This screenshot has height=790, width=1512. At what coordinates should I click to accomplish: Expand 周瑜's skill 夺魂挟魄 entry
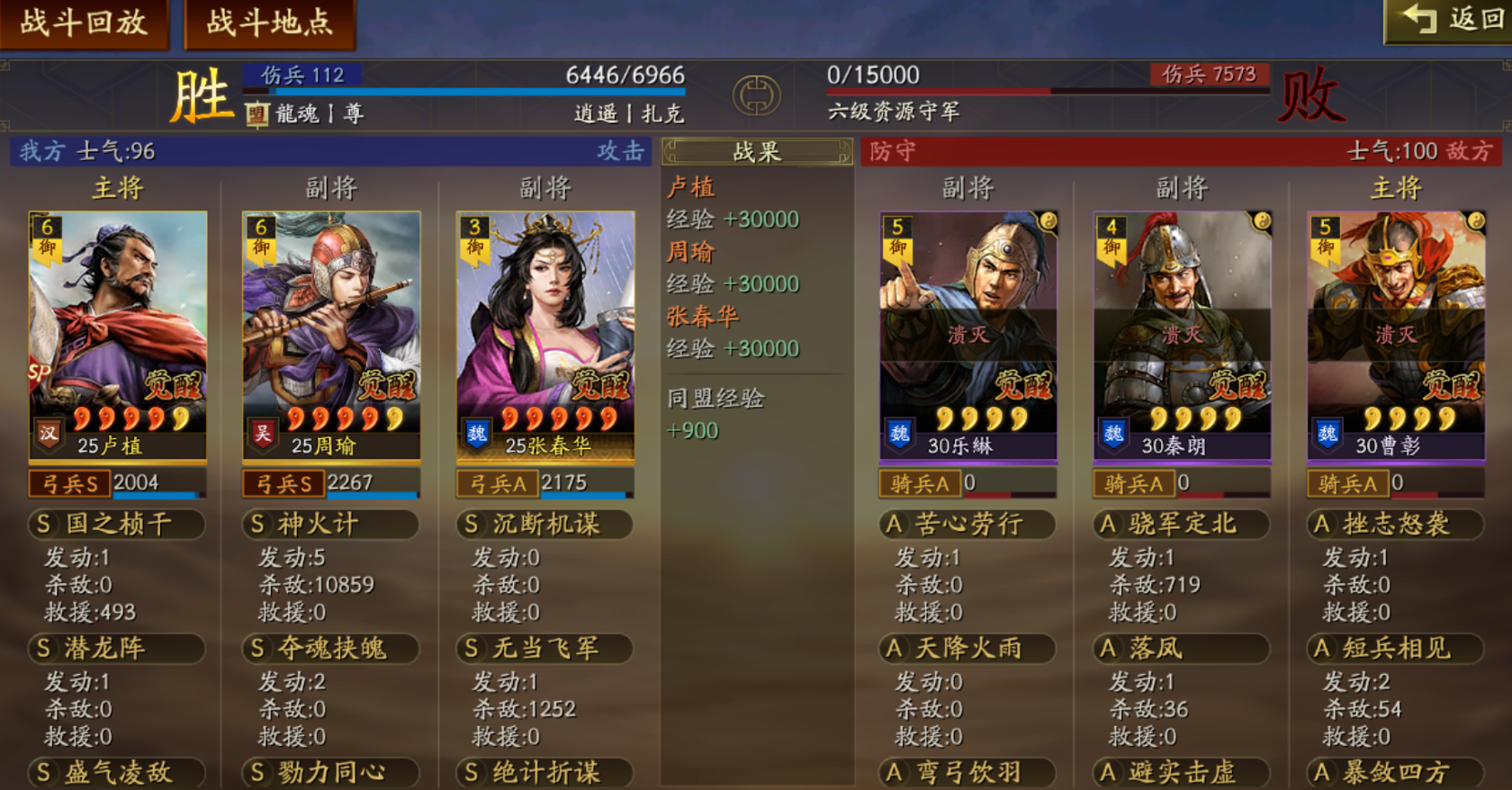coord(330,649)
